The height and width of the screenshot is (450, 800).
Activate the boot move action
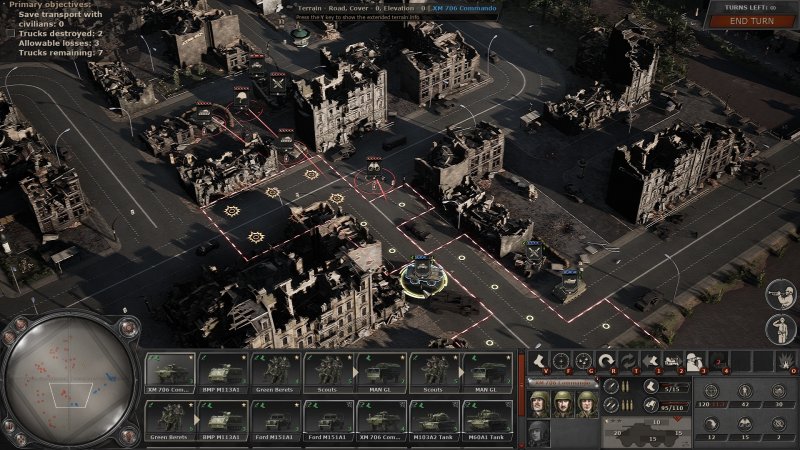[x=538, y=361]
